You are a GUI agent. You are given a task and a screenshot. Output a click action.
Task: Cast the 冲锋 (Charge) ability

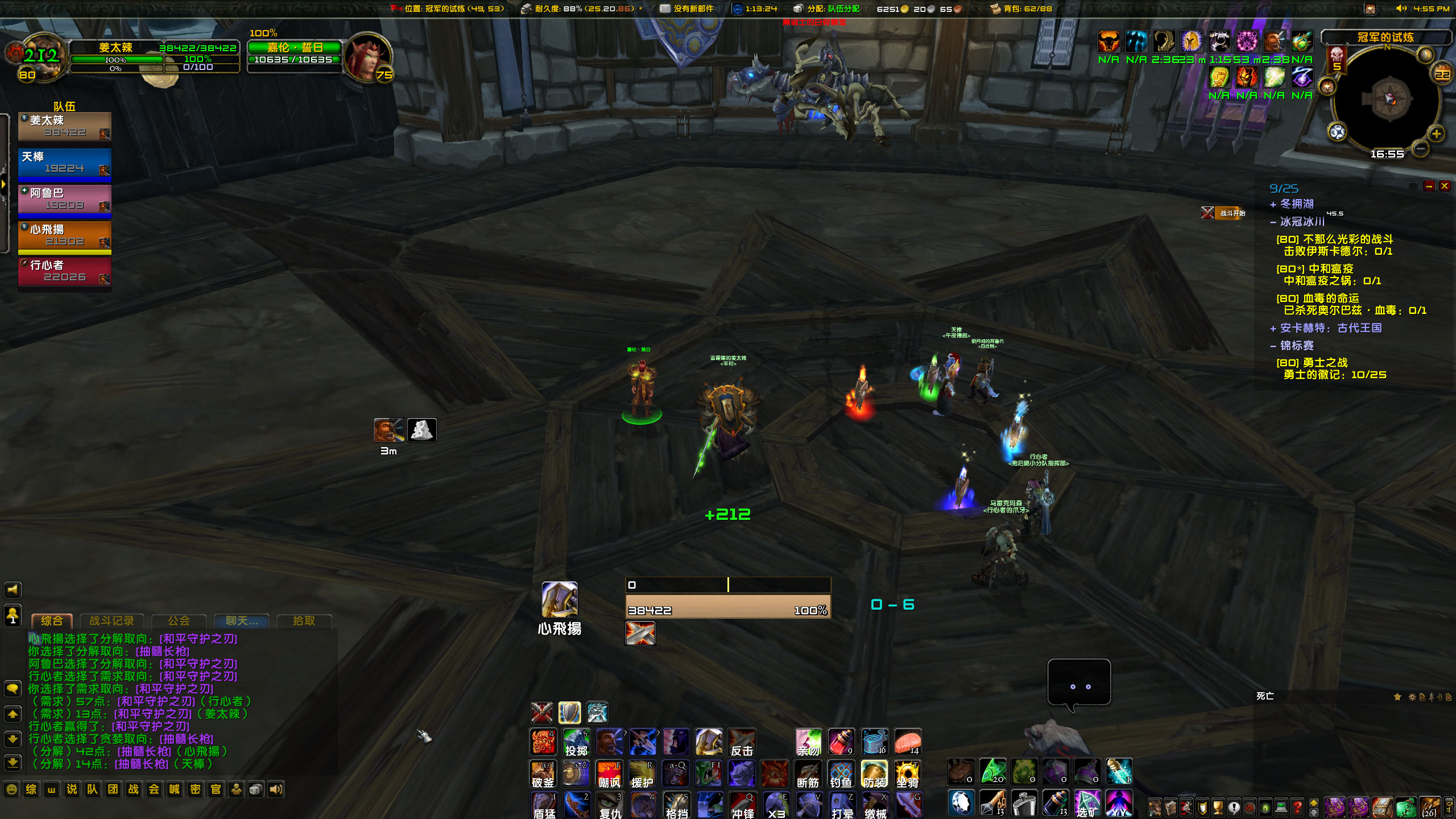(743, 806)
